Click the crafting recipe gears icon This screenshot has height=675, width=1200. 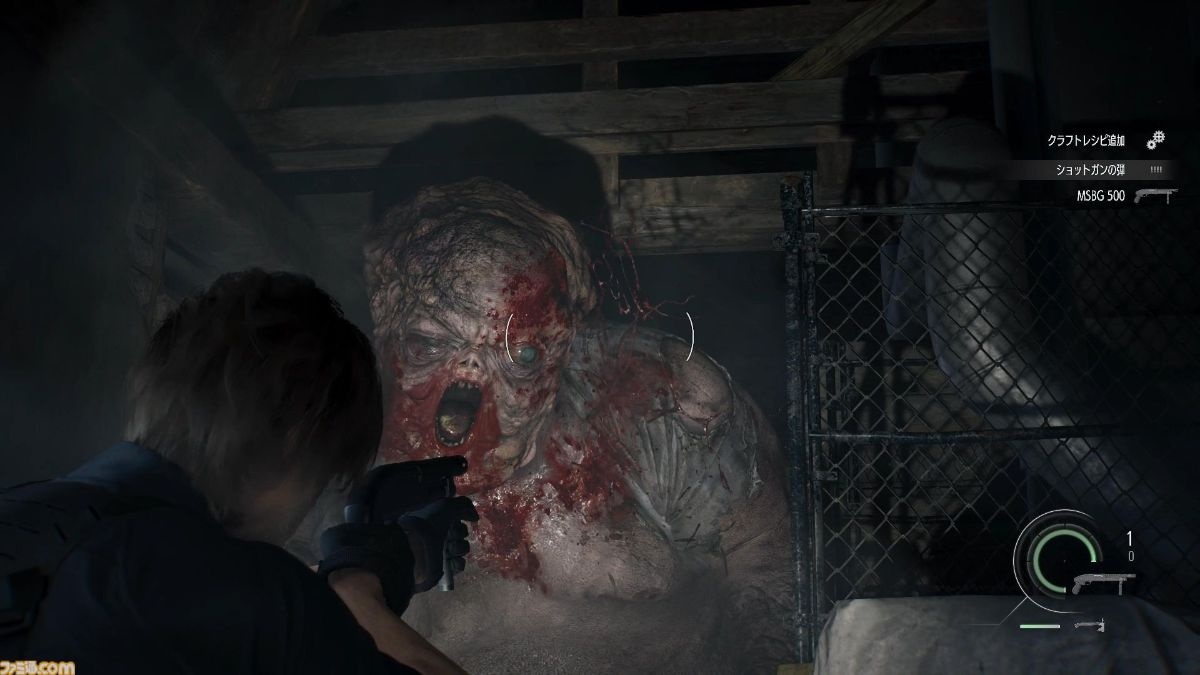pyautogui.click(x=1156, y=140)
